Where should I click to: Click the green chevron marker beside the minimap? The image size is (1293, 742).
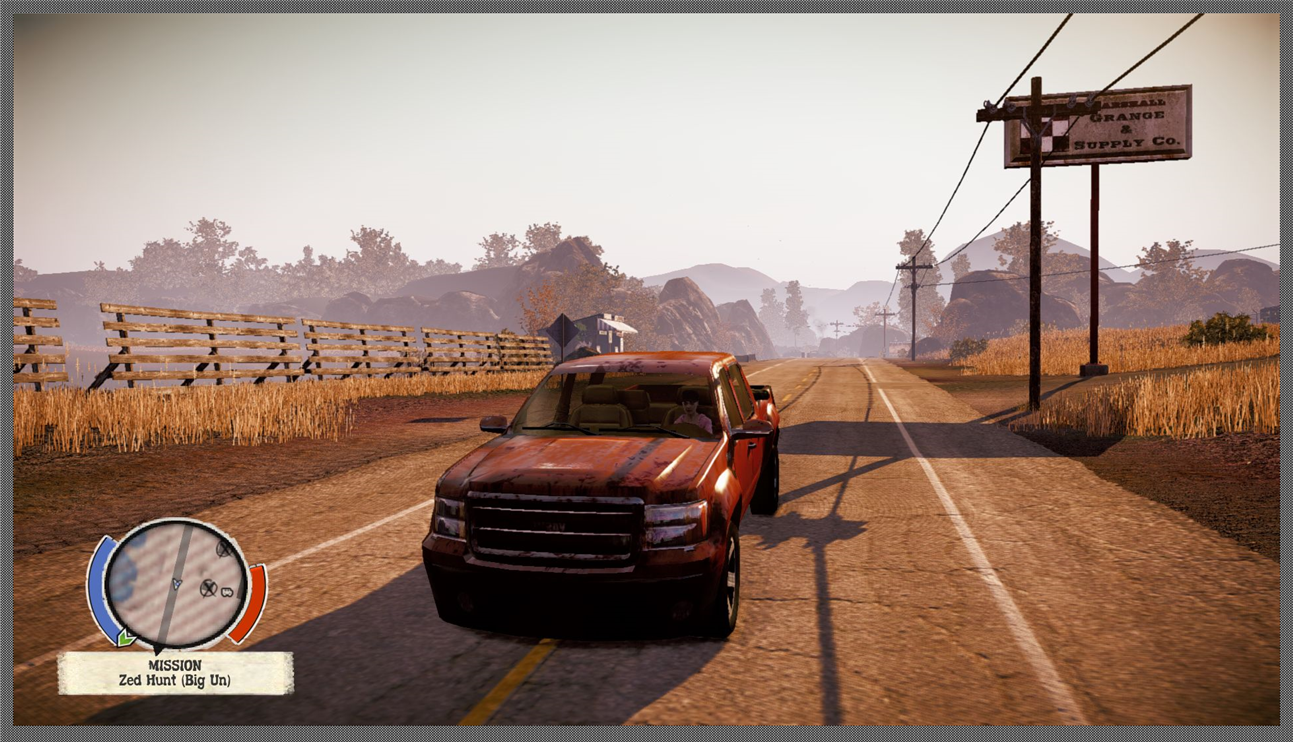tap(127, 637)
